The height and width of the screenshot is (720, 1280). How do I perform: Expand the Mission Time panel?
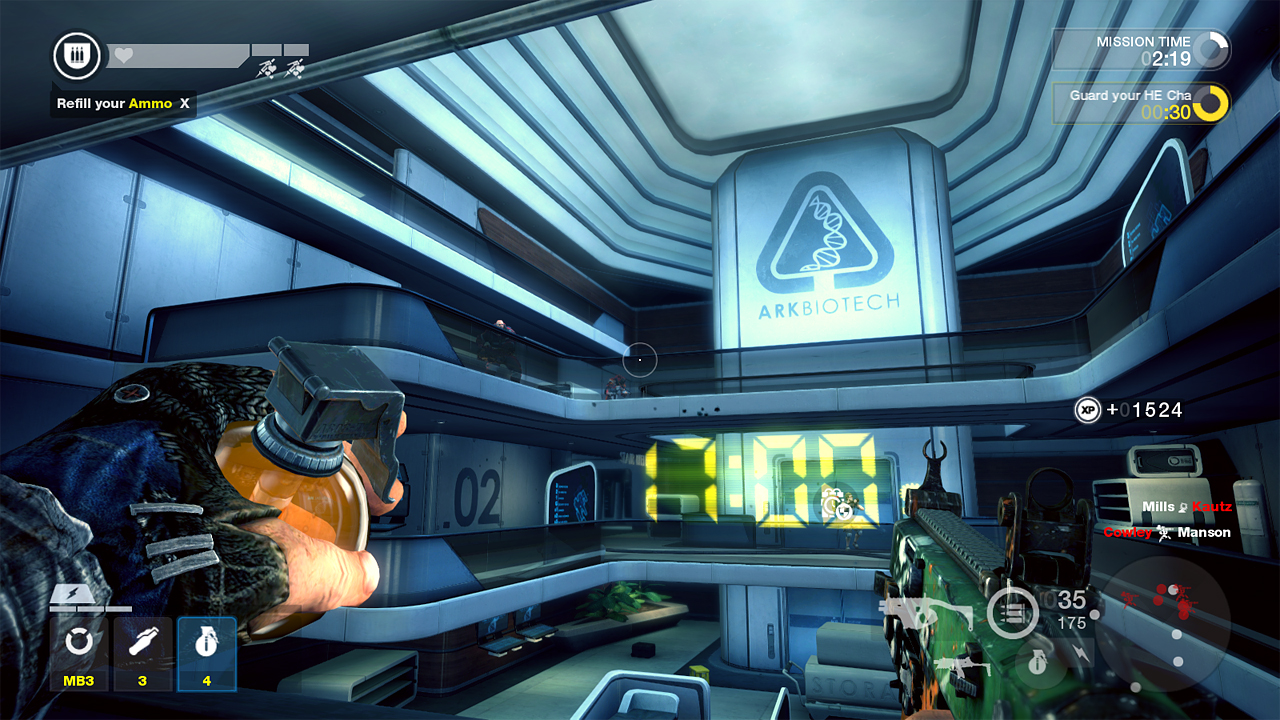click(x=1140, y=48)
